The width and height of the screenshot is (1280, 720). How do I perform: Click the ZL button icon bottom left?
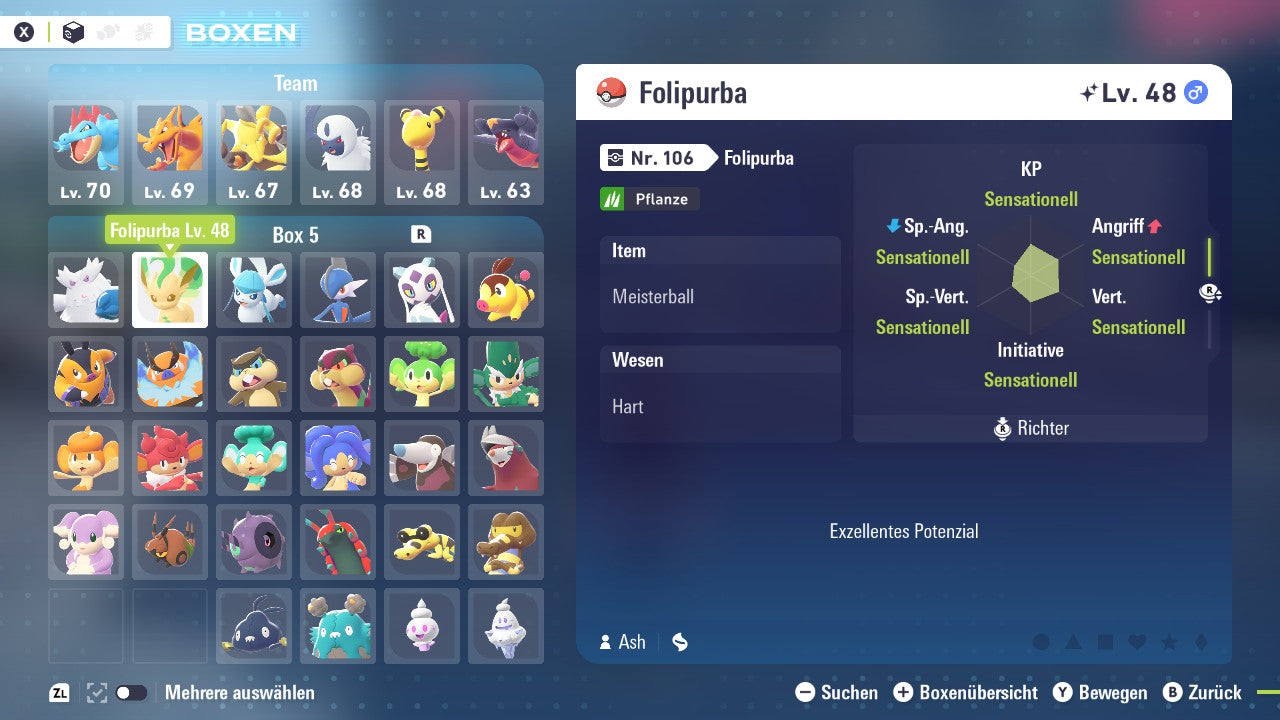tap(60, 692)
